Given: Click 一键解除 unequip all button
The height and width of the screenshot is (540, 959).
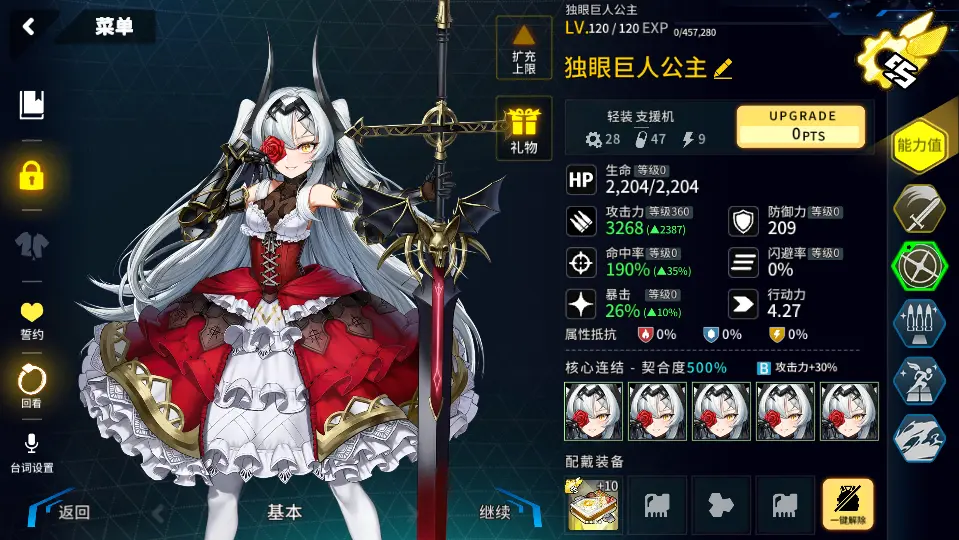Looking at the screenshot, I should (x=847, y=503).
